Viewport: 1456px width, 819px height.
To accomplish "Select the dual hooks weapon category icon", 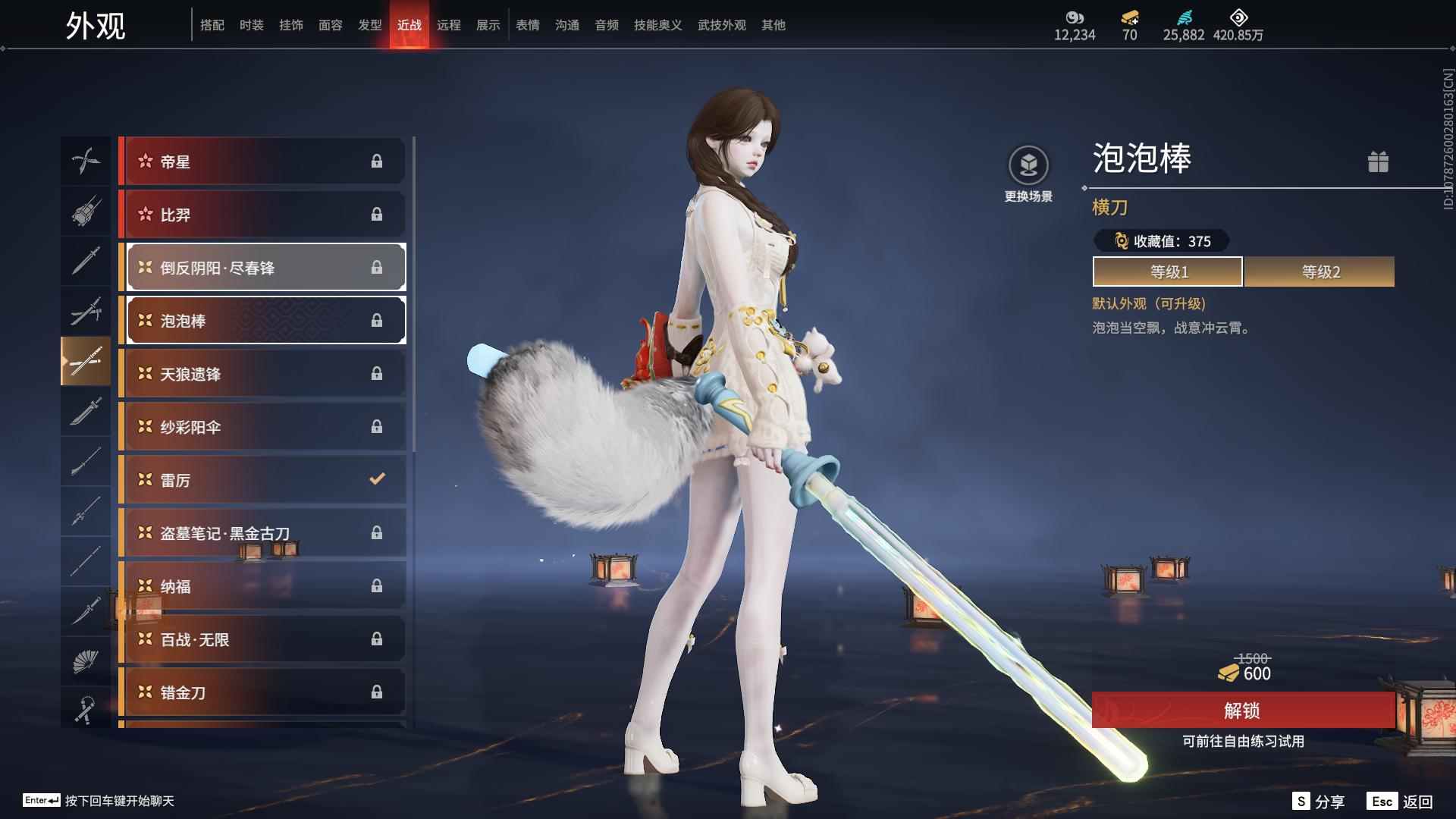I will [86, 161].
